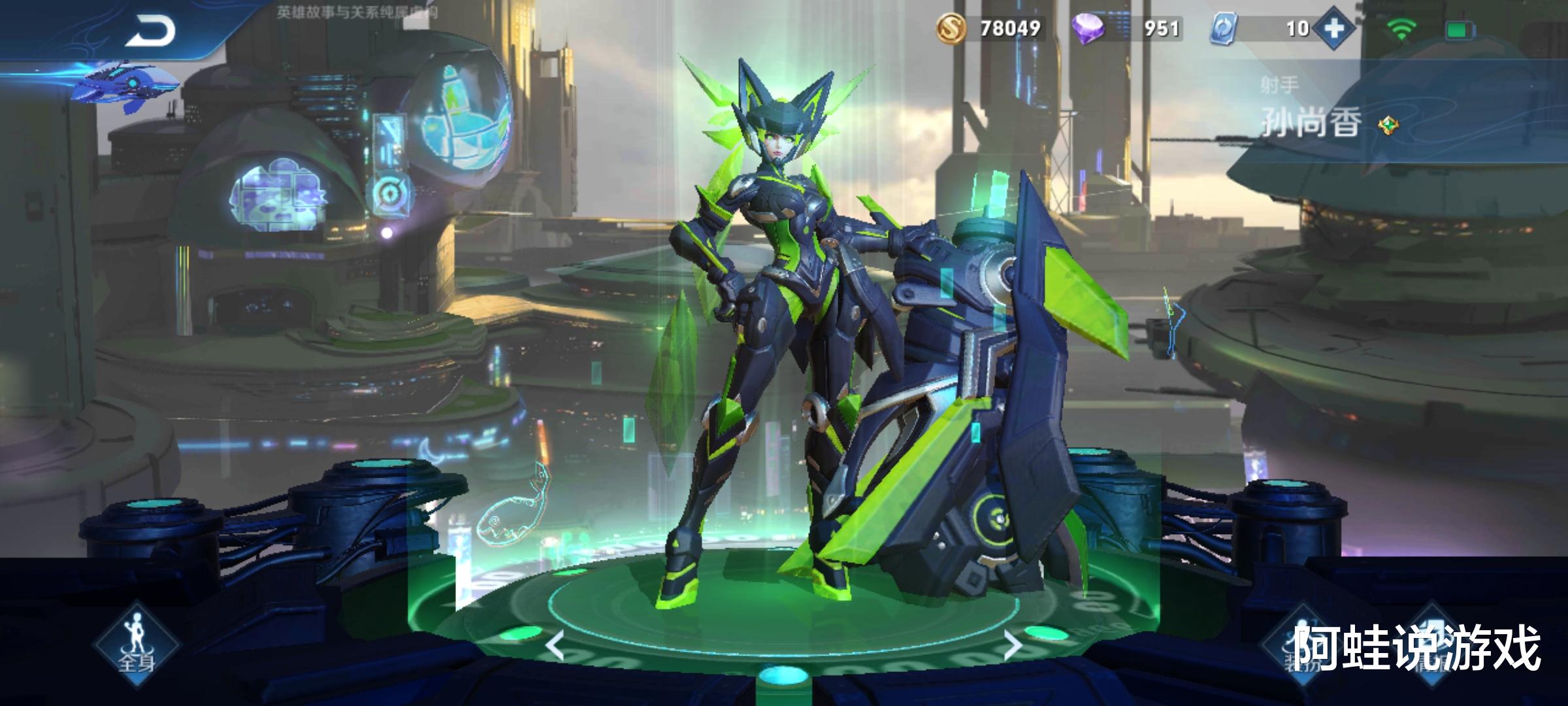Click the green gem badge beside 孙尚香
Image resolution: width=1568 pixels, height=706 pixels.
(x=1387, y=124)
